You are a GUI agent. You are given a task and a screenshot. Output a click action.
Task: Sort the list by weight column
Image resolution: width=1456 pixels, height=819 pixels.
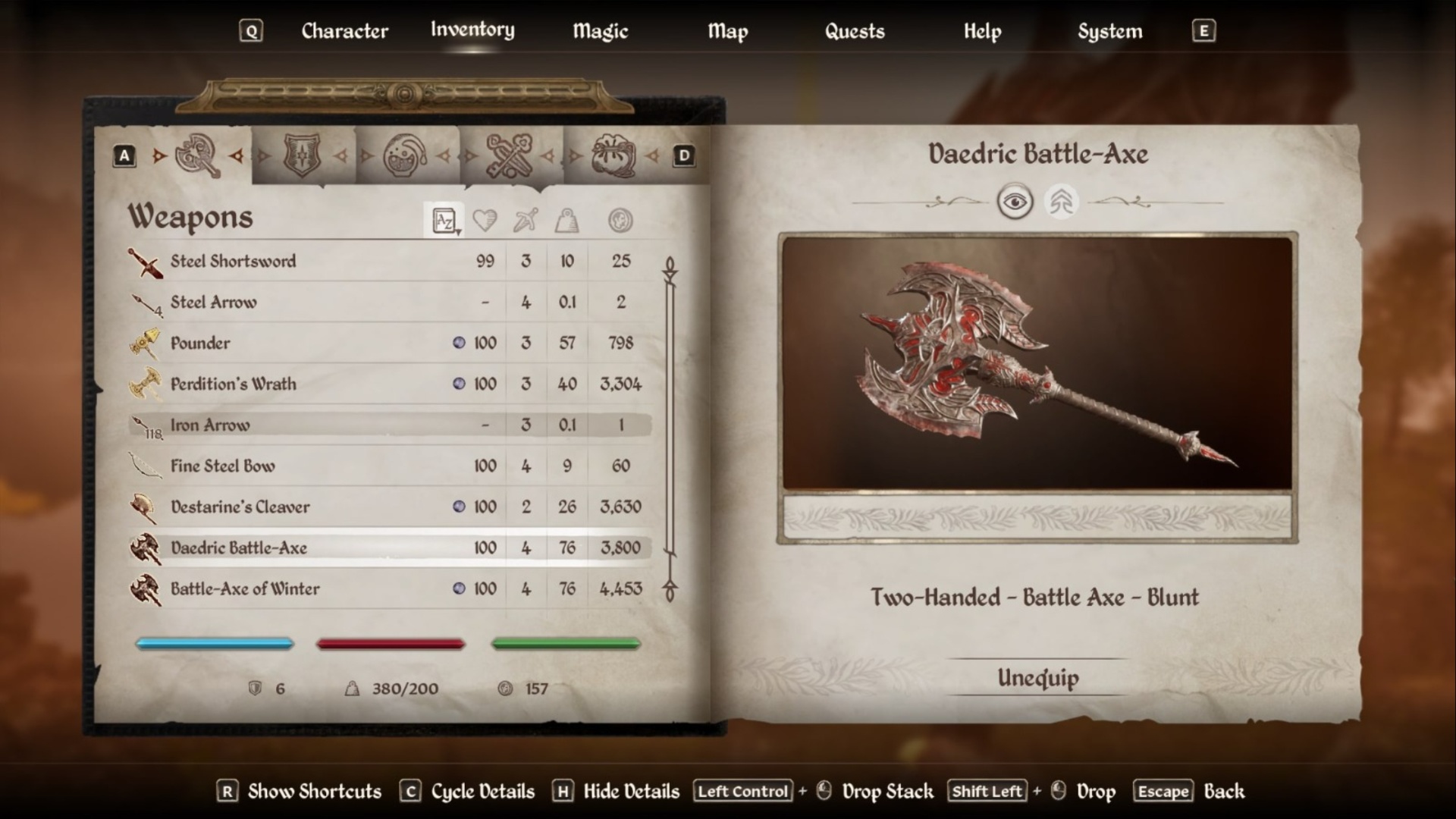566,221
